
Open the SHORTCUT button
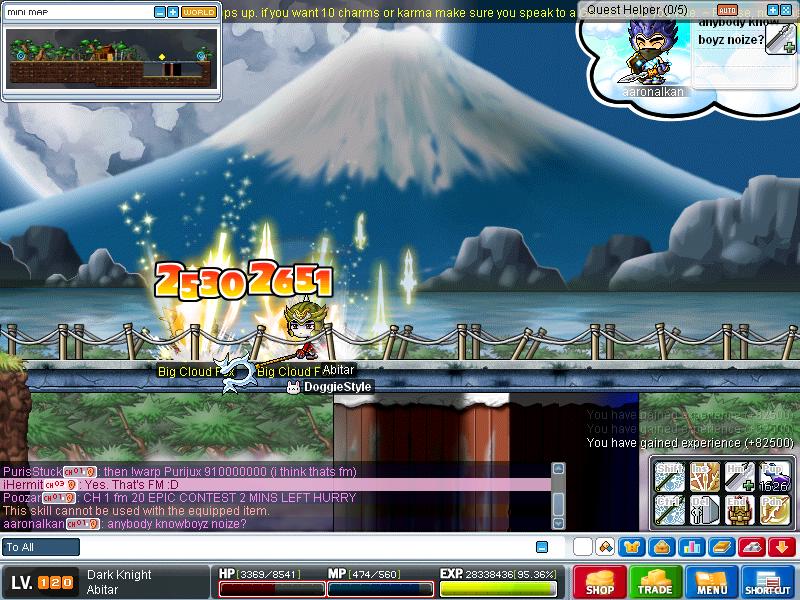[x=768, y=582]
